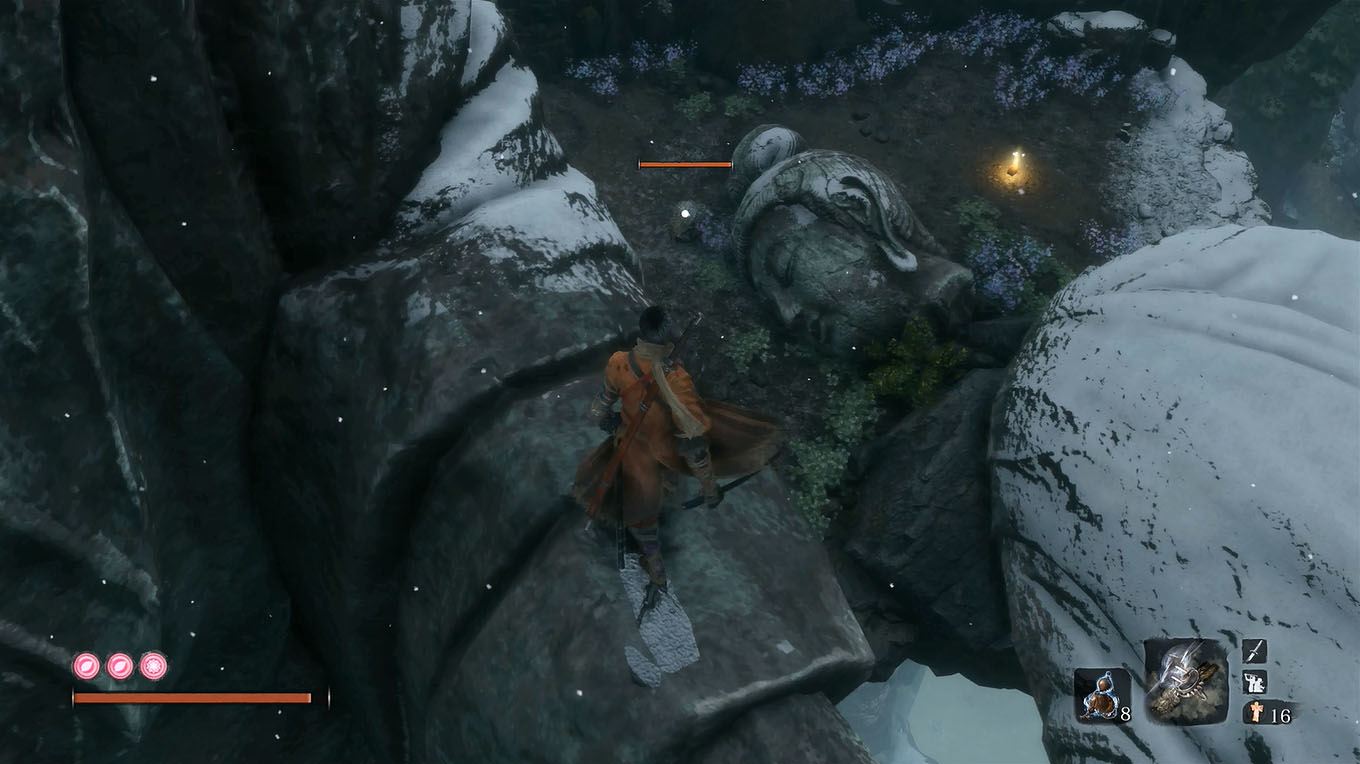Viewport: 1360px width, 764px height.
Task: Select the sword combat art slot icon
Action: [x=1253, y=649]
